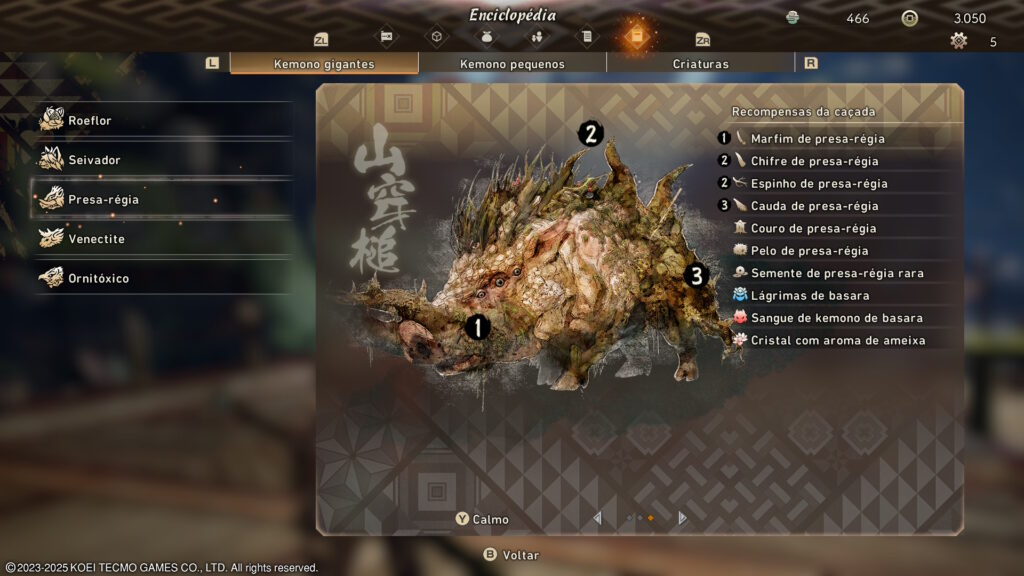Screen dimensions: 1024x576
Task: Open the cube icon menu category
Action: pos(436,37)
